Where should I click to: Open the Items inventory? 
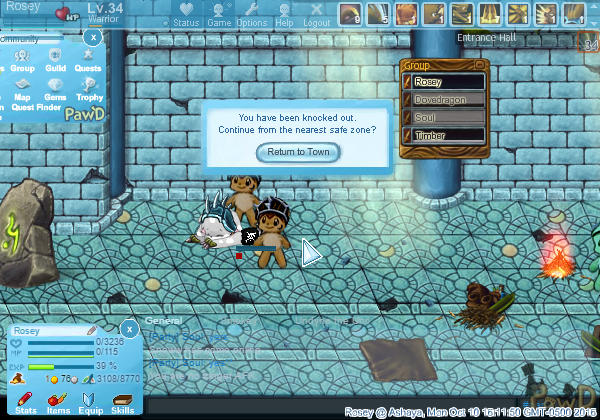(58, 403)
